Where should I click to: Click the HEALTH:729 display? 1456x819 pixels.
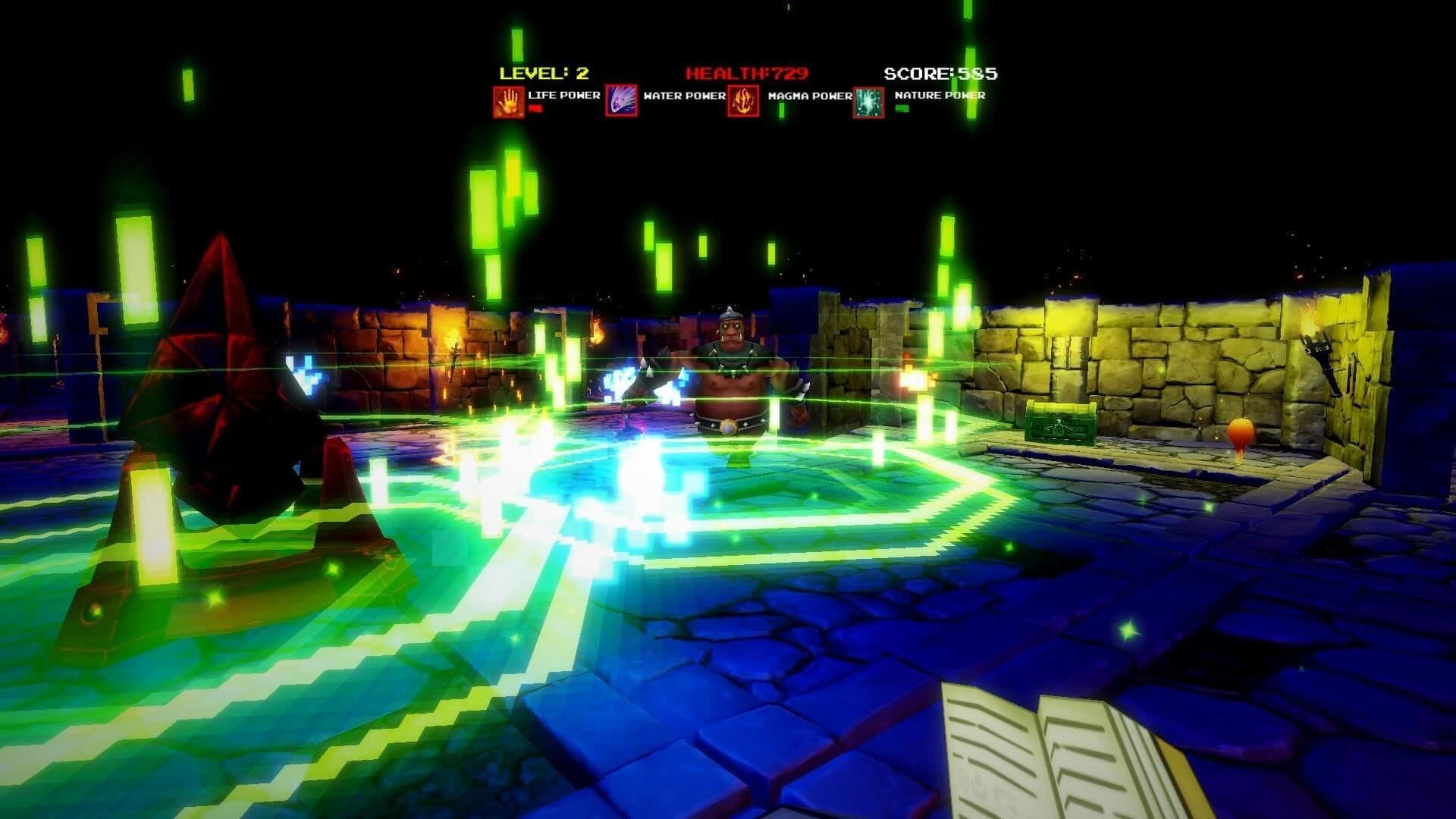[747, 73]
